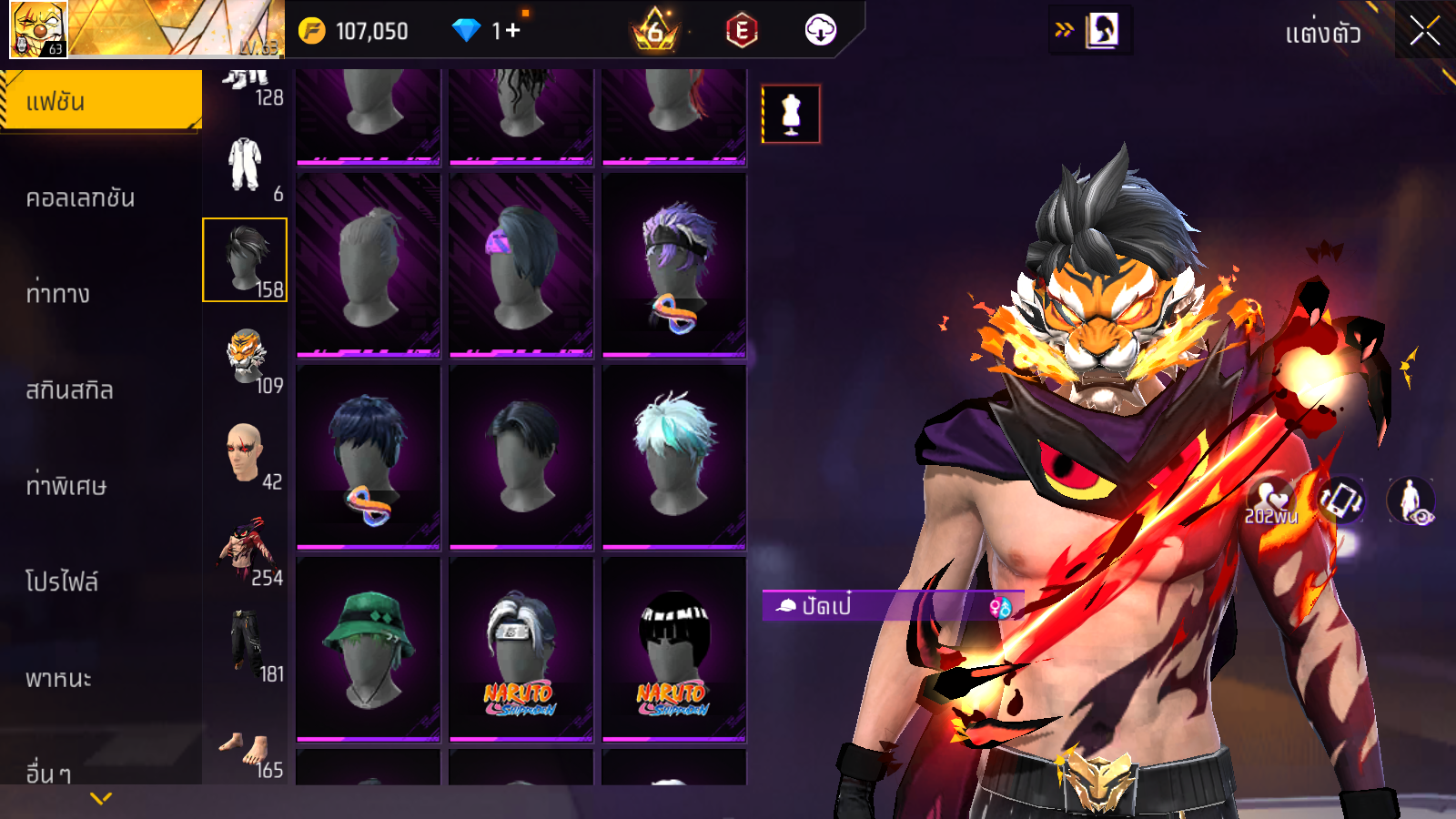Choose the โปรไฟล์ tab
Viewport: 1456px width, 819px height.
pyautogui.click(x=62, y=581)
